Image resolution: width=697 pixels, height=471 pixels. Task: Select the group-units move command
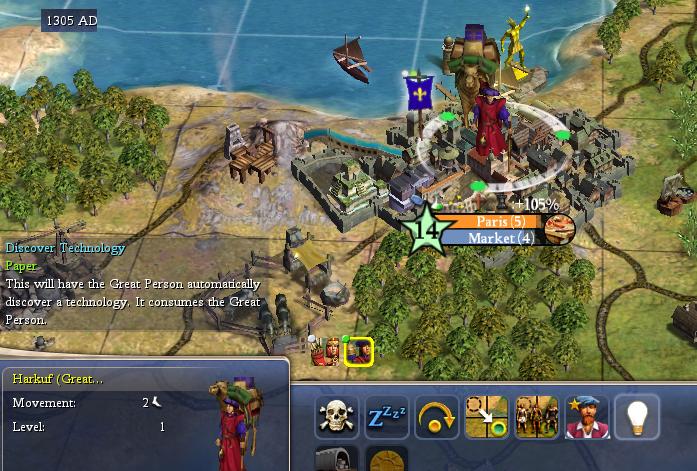537,417
